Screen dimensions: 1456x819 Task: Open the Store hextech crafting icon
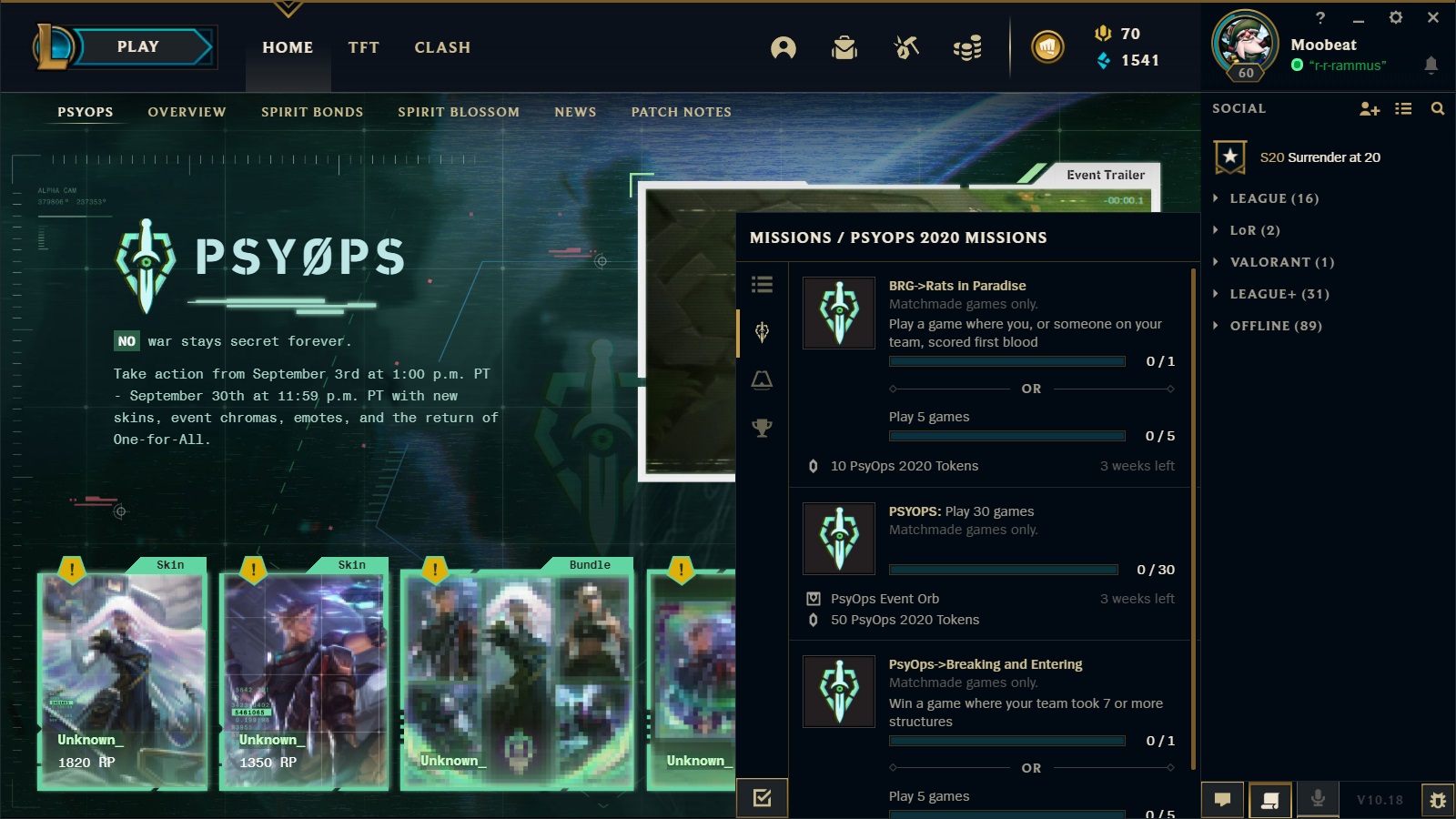906,48
